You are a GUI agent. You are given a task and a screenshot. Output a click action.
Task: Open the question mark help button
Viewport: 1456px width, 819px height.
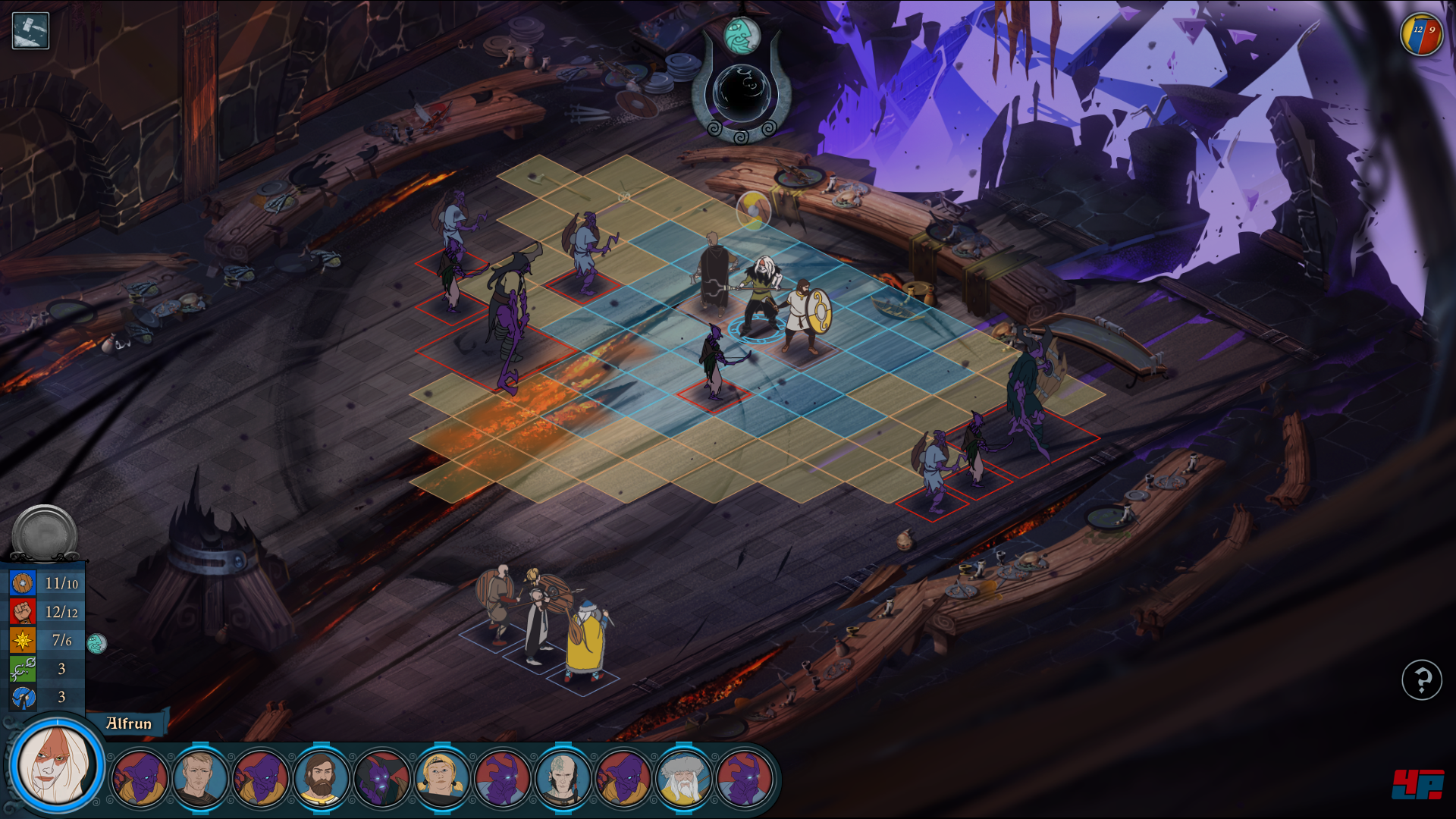[1421, 679]
